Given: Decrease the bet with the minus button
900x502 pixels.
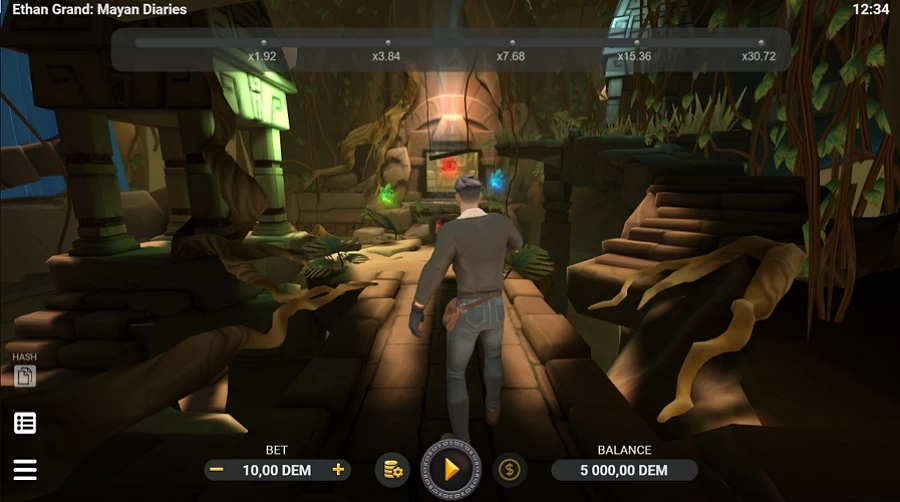Looking at the screenshot, I should pyautogui.click(x=216, y=470).
